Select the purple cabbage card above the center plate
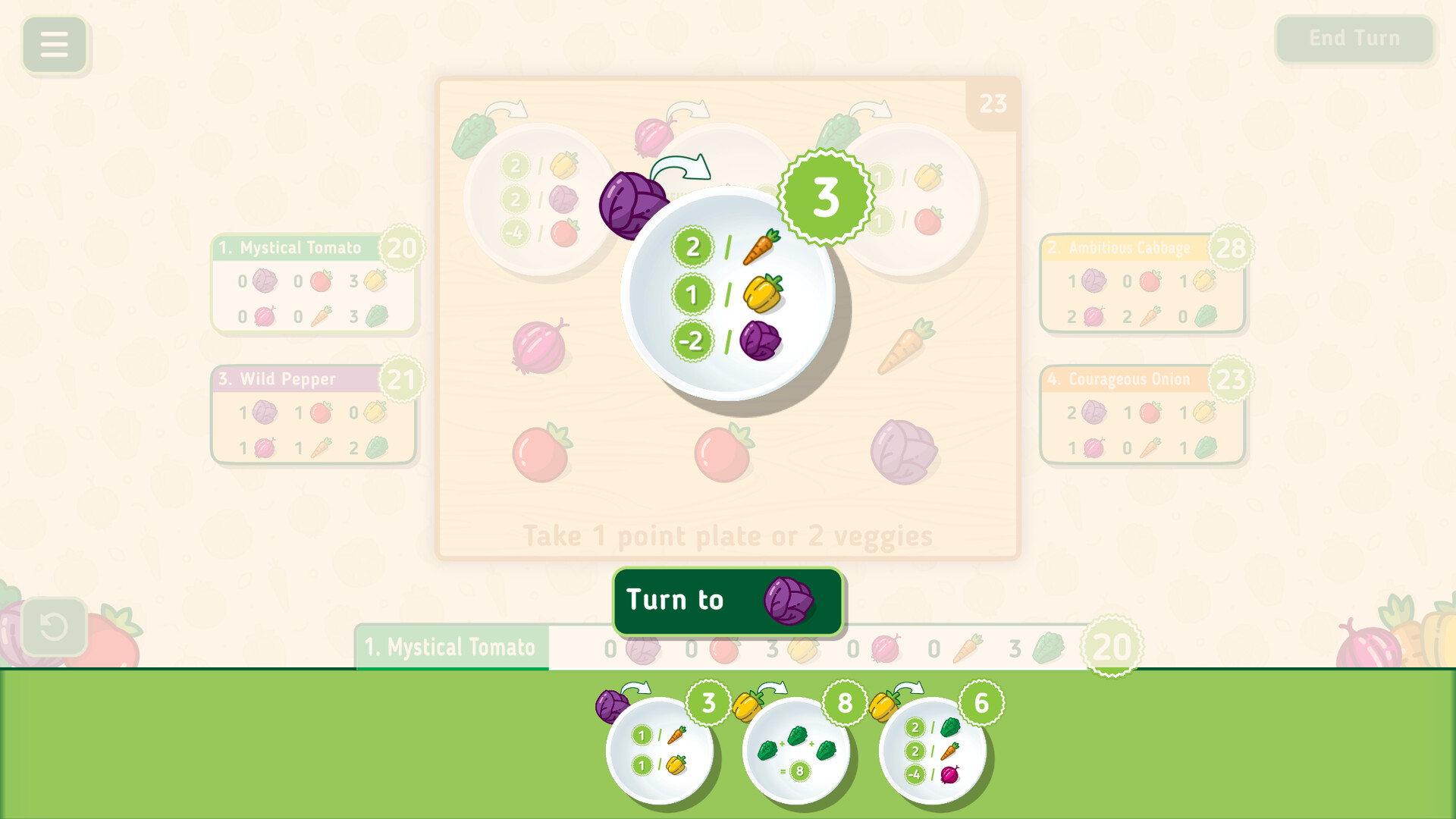The width and height of the screenshot is (1456, 819). coord(632,203)
